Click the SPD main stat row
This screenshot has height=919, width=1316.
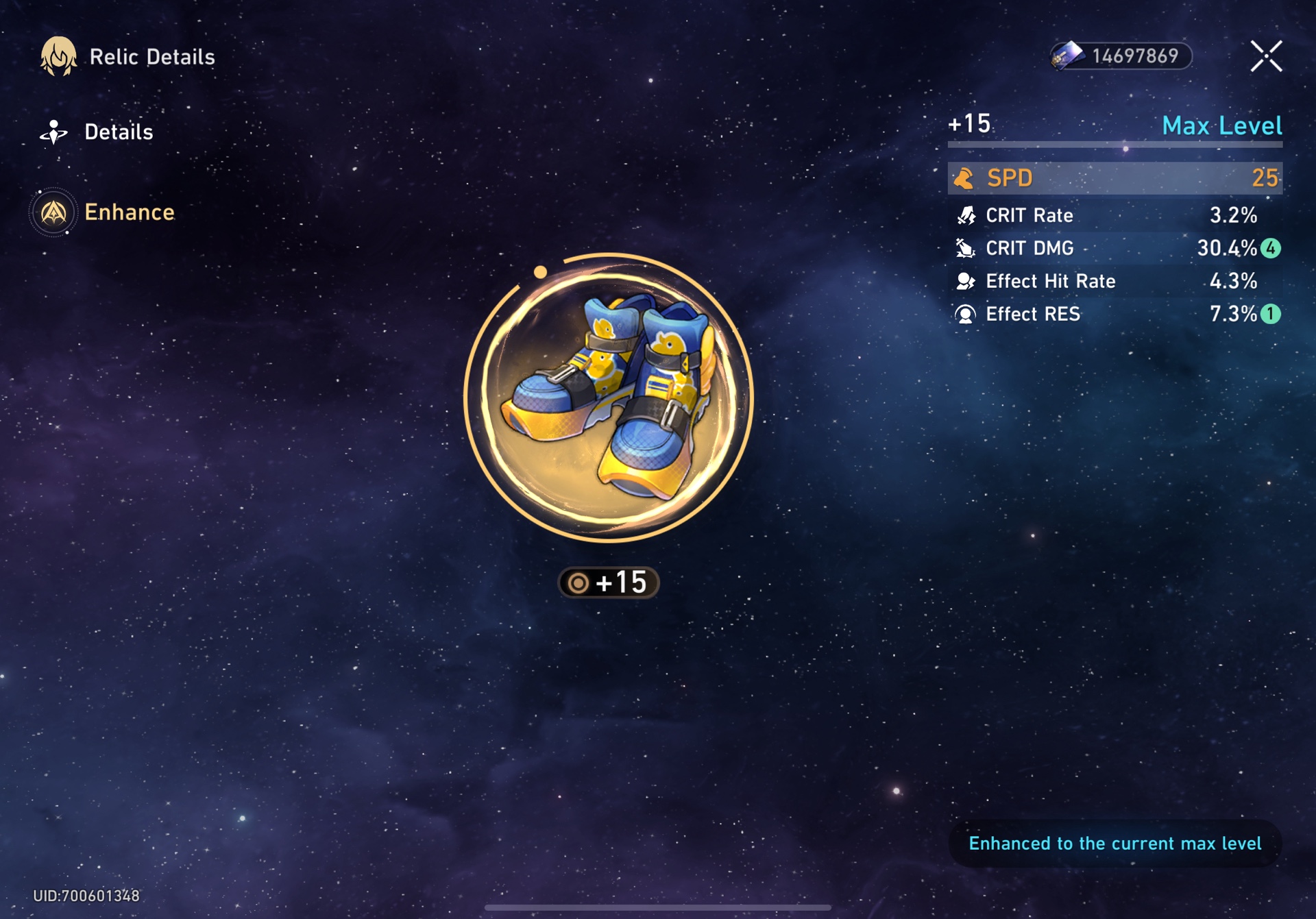1114,178
